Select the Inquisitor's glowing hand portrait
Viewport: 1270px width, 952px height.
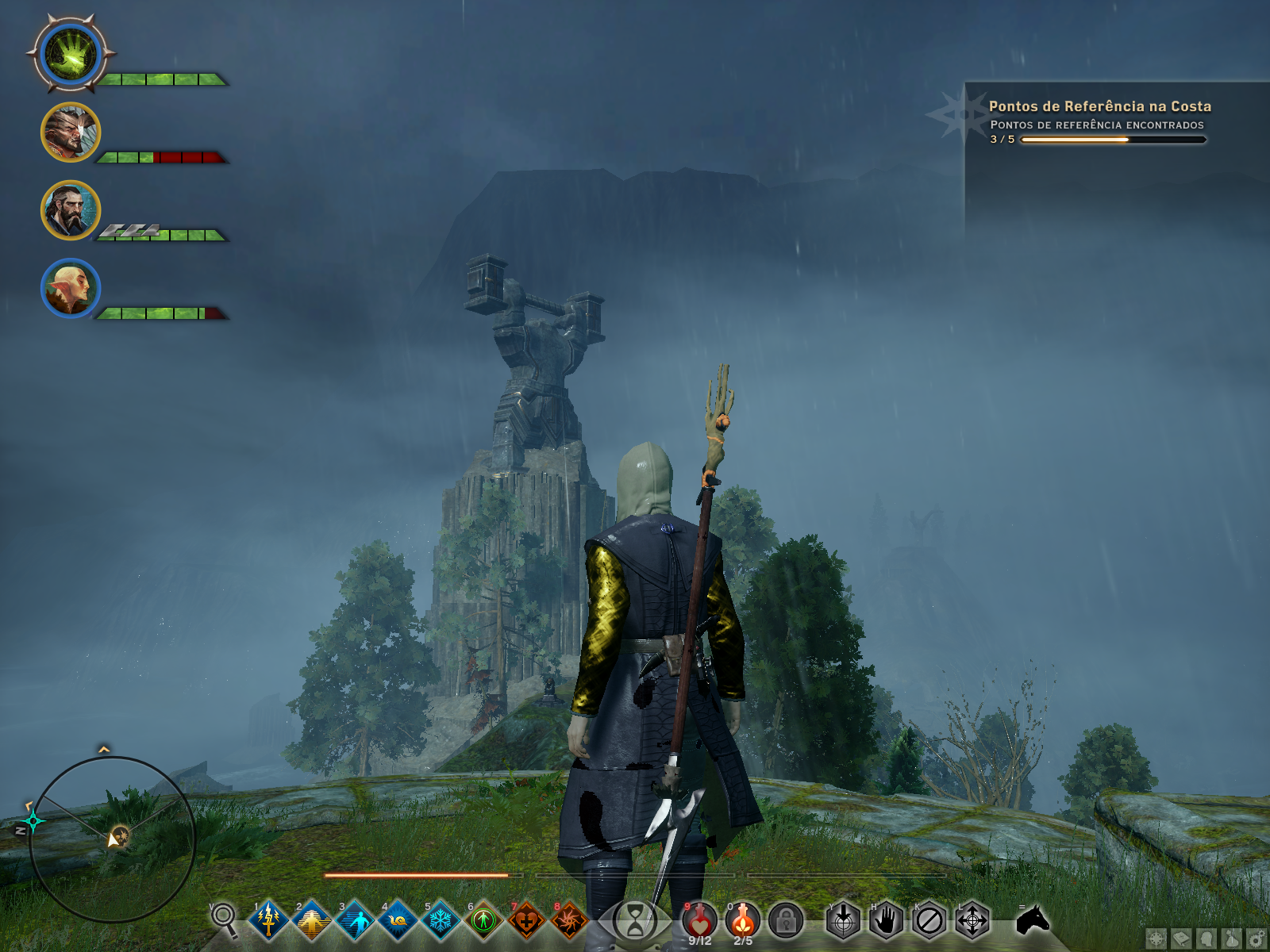71,56
